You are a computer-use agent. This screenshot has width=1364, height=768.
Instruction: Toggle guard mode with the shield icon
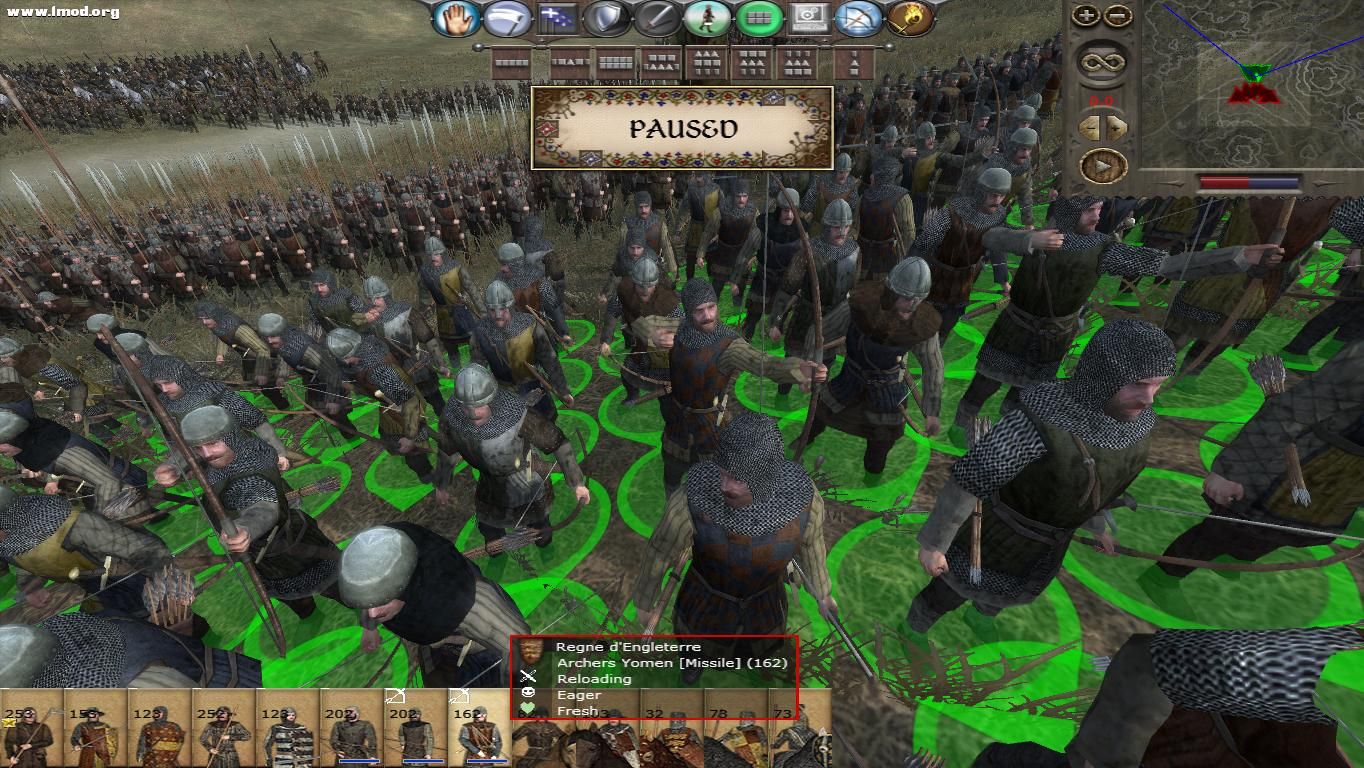(x=605, y=16)
